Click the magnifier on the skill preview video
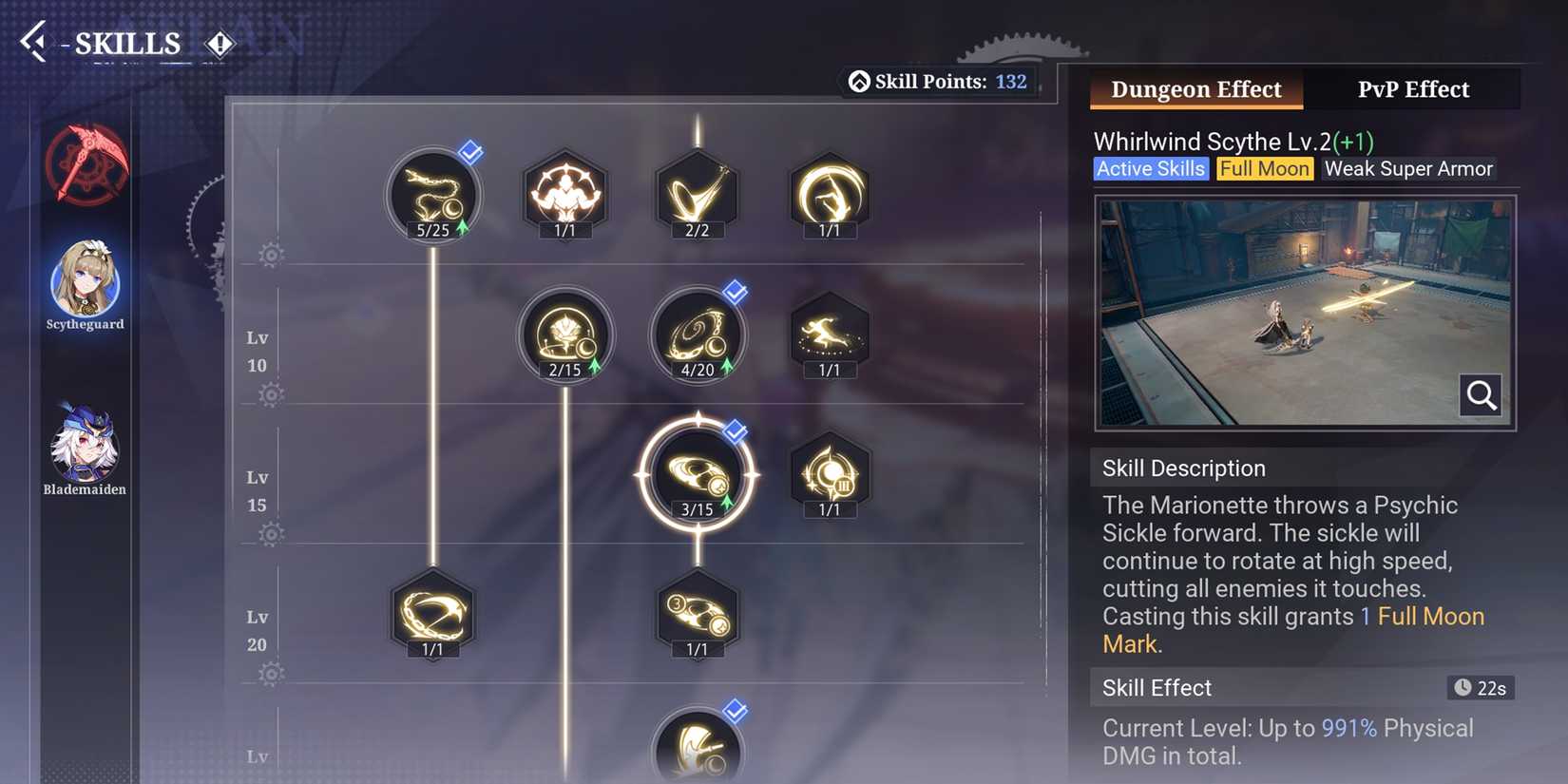1568x784 pixels. (x=1480, y=396)
